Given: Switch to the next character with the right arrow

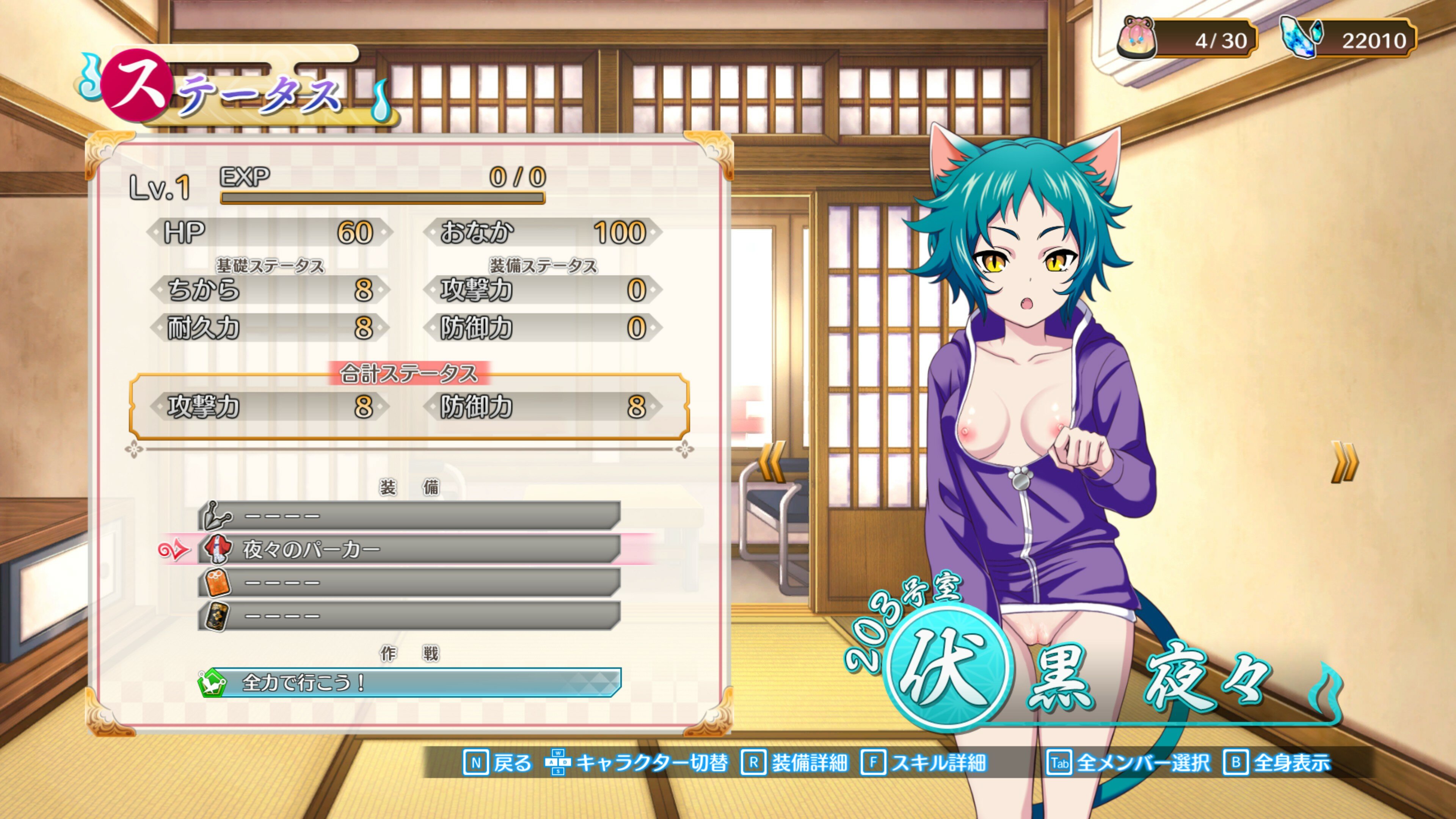Looking at the screenshot, I should click(1345, 462).
